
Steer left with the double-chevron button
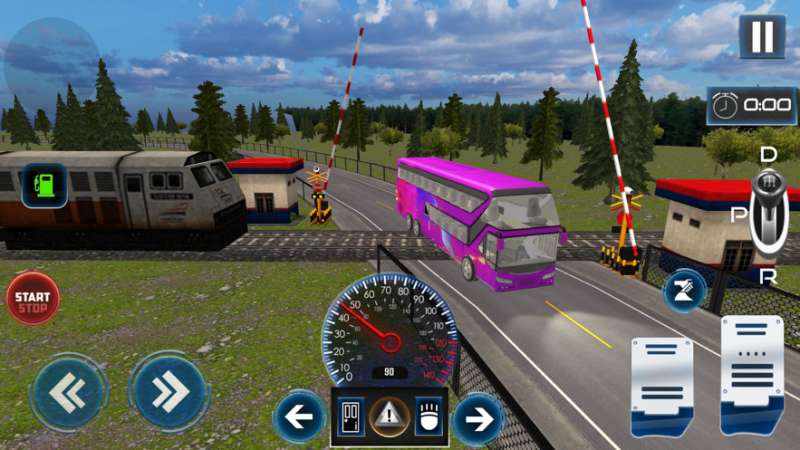pyautogui.click(x=67, y=393)
